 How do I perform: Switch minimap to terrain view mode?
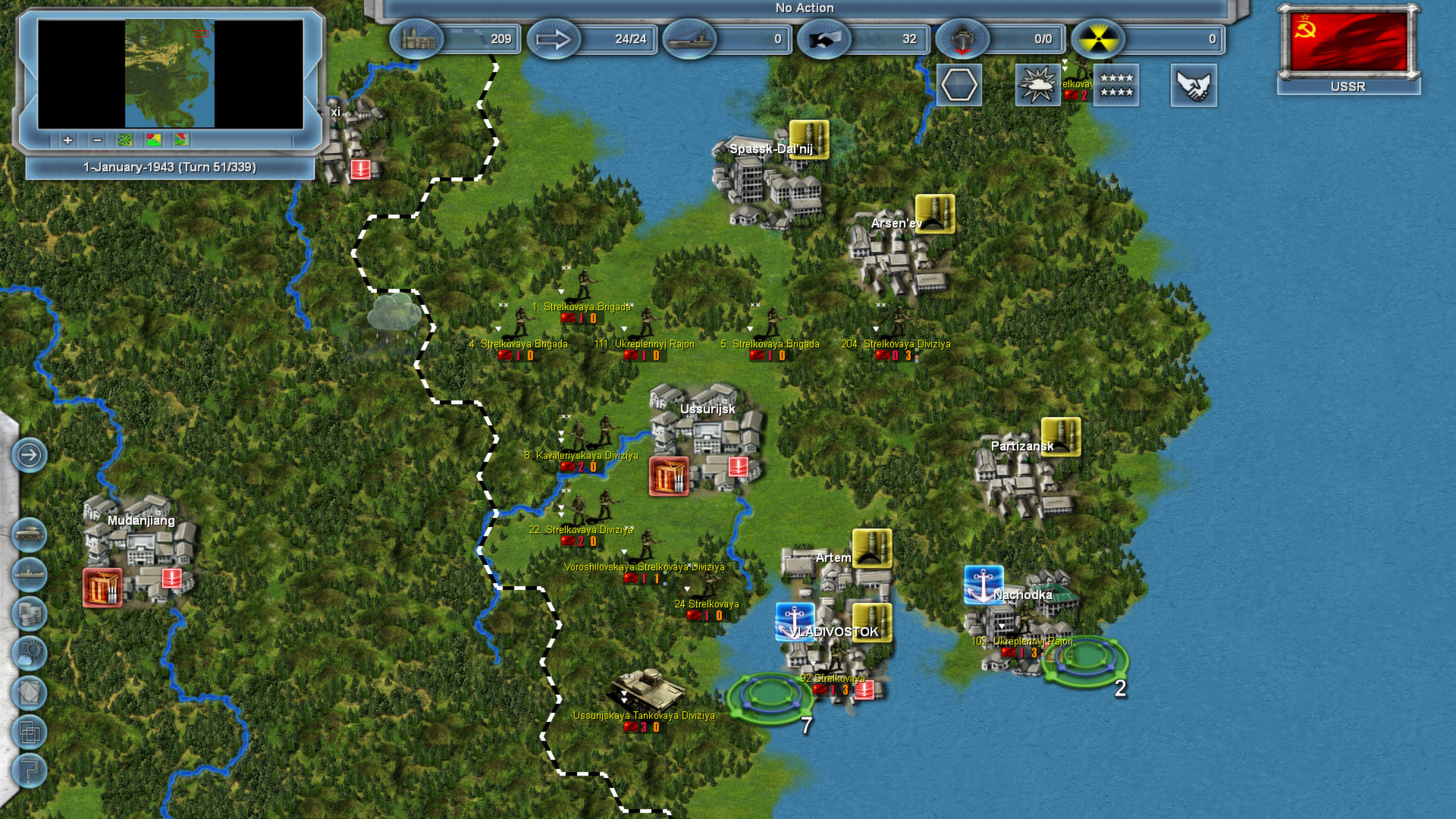click(124, 140)
